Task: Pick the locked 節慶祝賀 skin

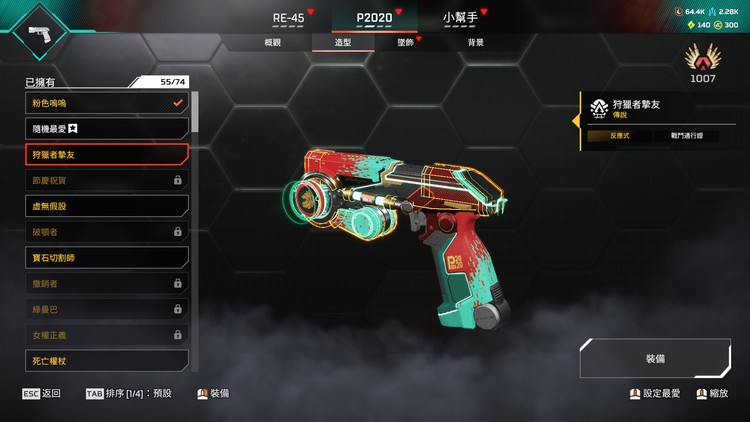Action: pos(107,180)
